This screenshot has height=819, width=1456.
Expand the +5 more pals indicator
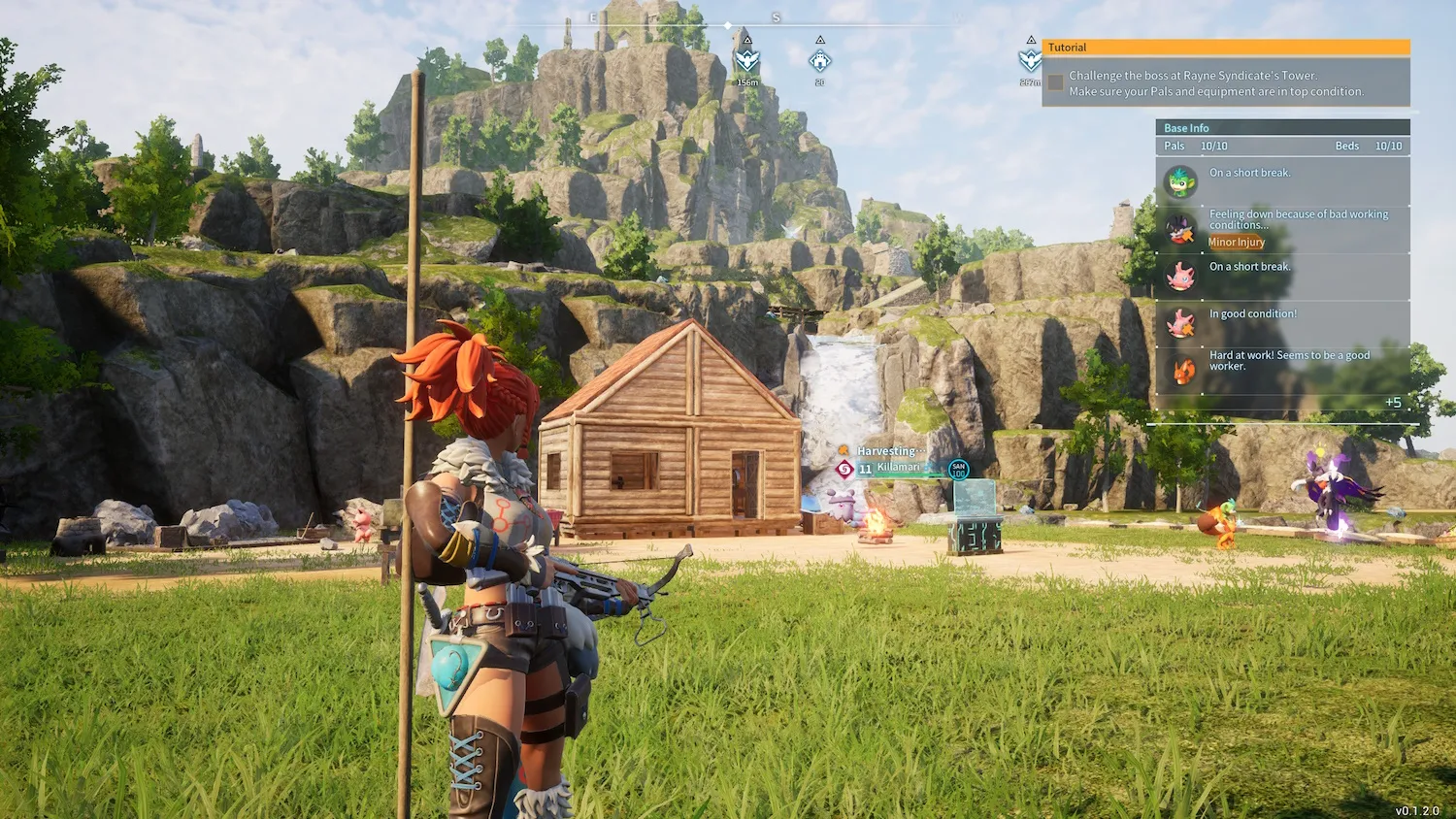coord(1393,403)
